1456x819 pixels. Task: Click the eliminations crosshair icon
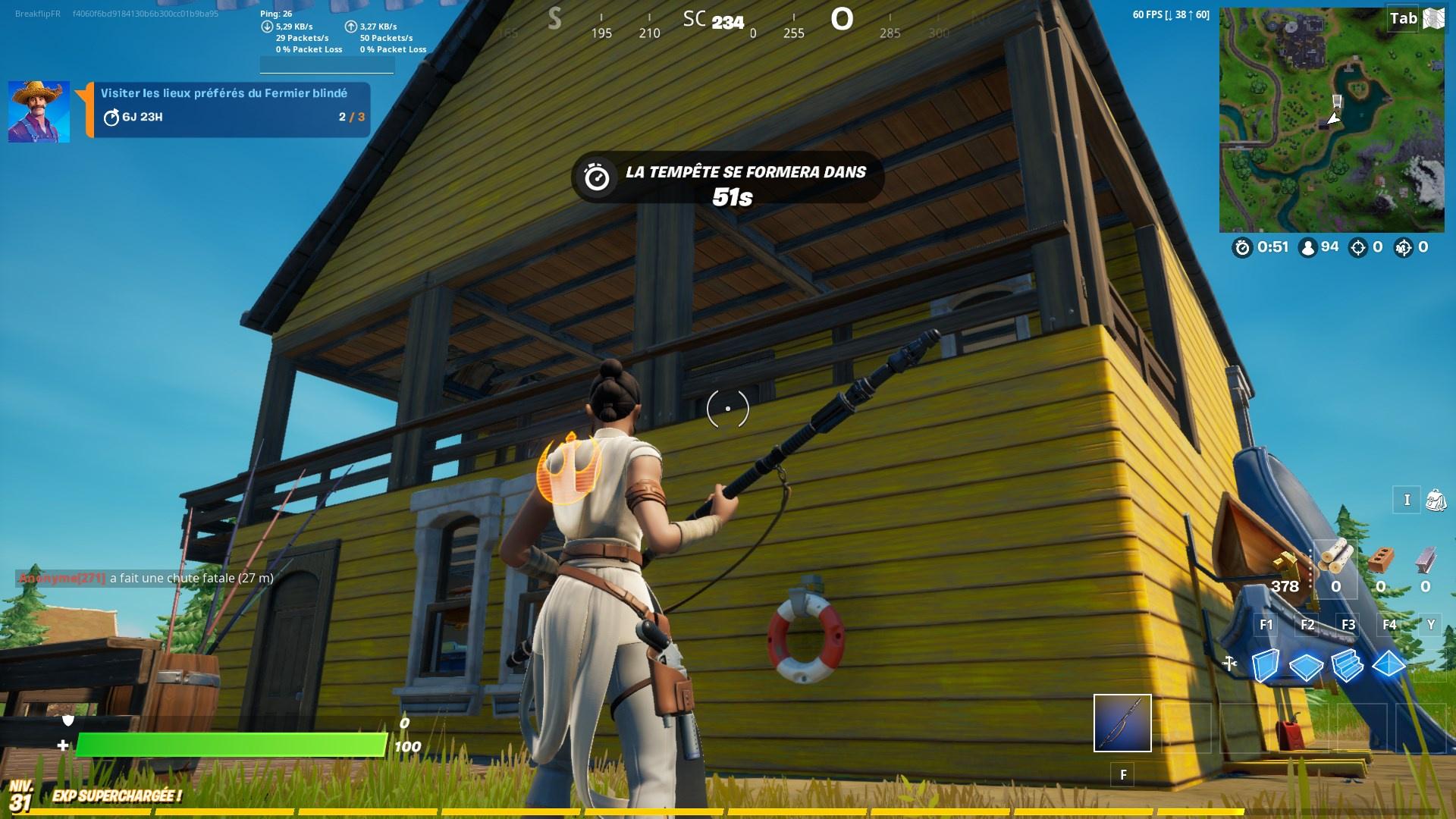(x=1357, y=246)
